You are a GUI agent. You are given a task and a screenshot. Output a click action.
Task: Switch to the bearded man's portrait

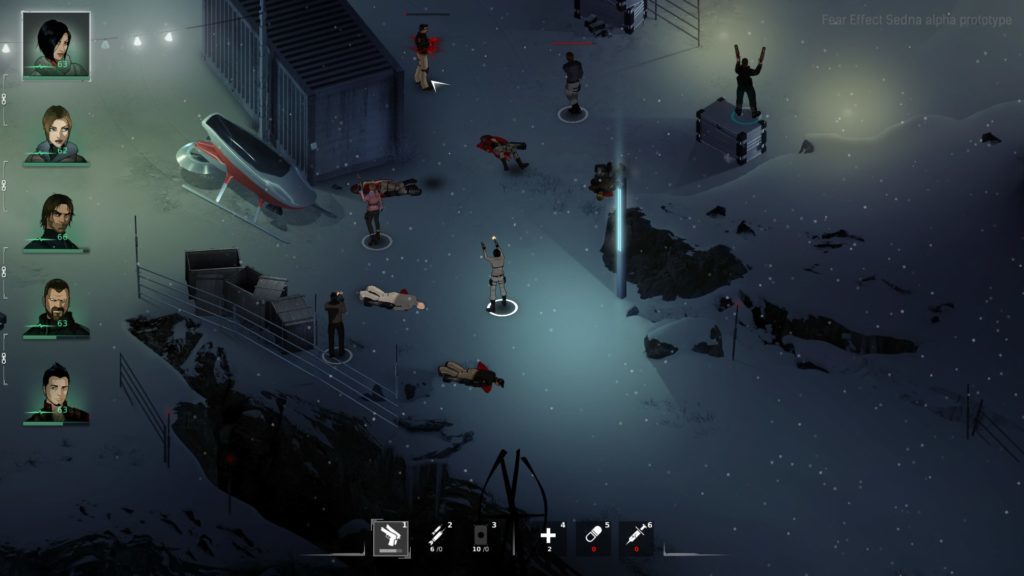pyautogui.click(x=56, y=307)
